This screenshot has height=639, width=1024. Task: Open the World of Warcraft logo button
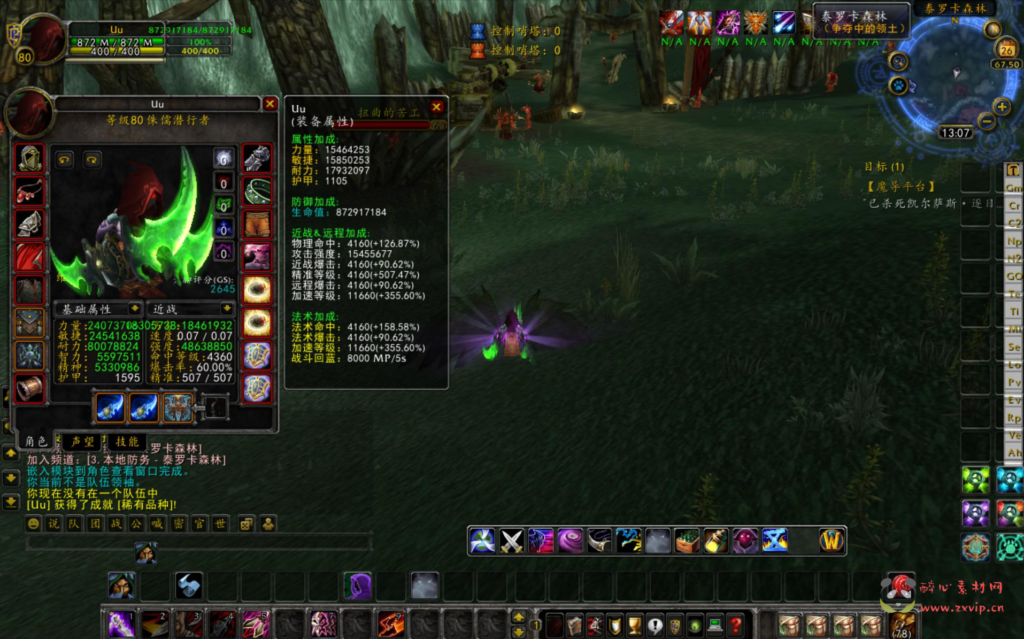832,541
